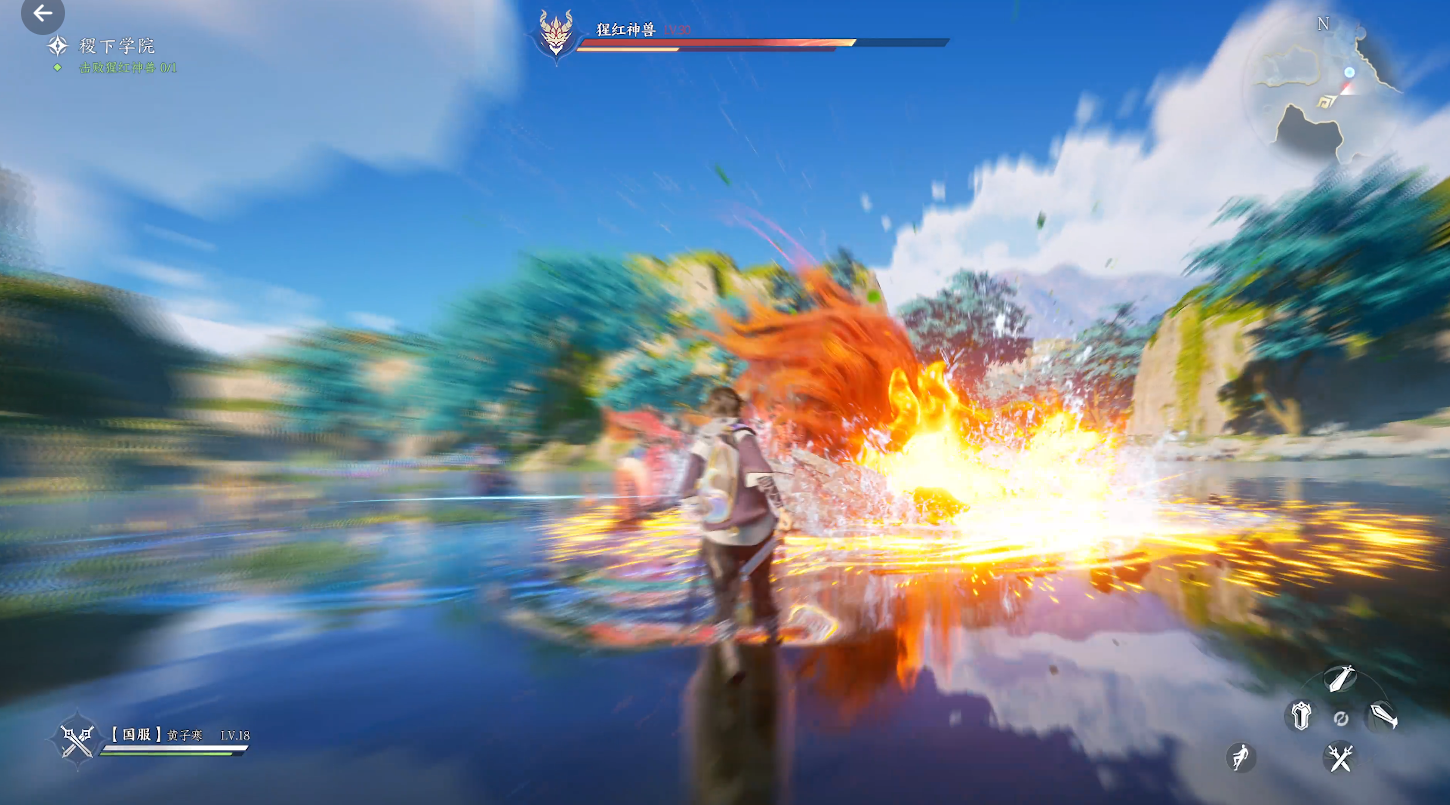Activate the upright sword skill icon
The image size is (1450, 805).
[x=1339, y=679]
